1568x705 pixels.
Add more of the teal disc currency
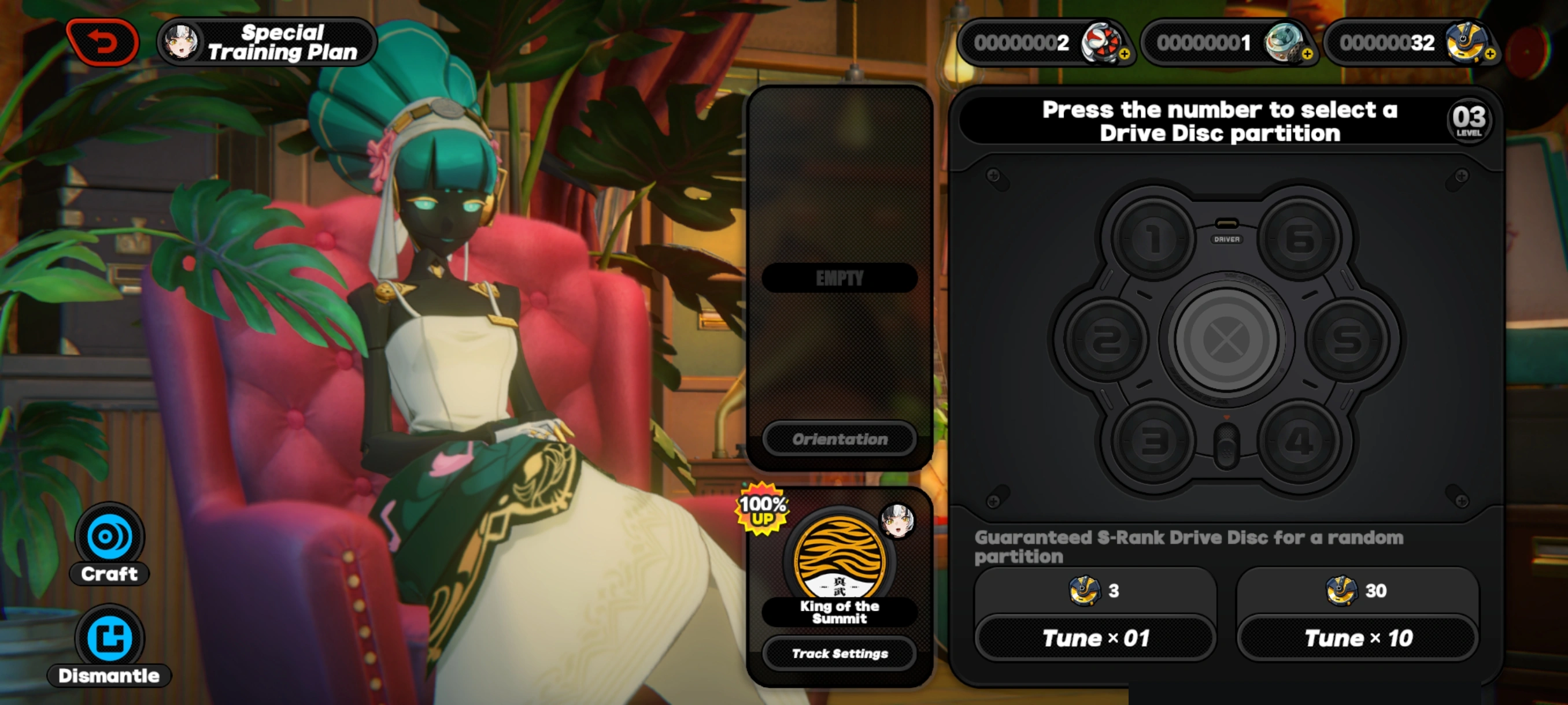pyautogui.click(x=1307, y=54)
